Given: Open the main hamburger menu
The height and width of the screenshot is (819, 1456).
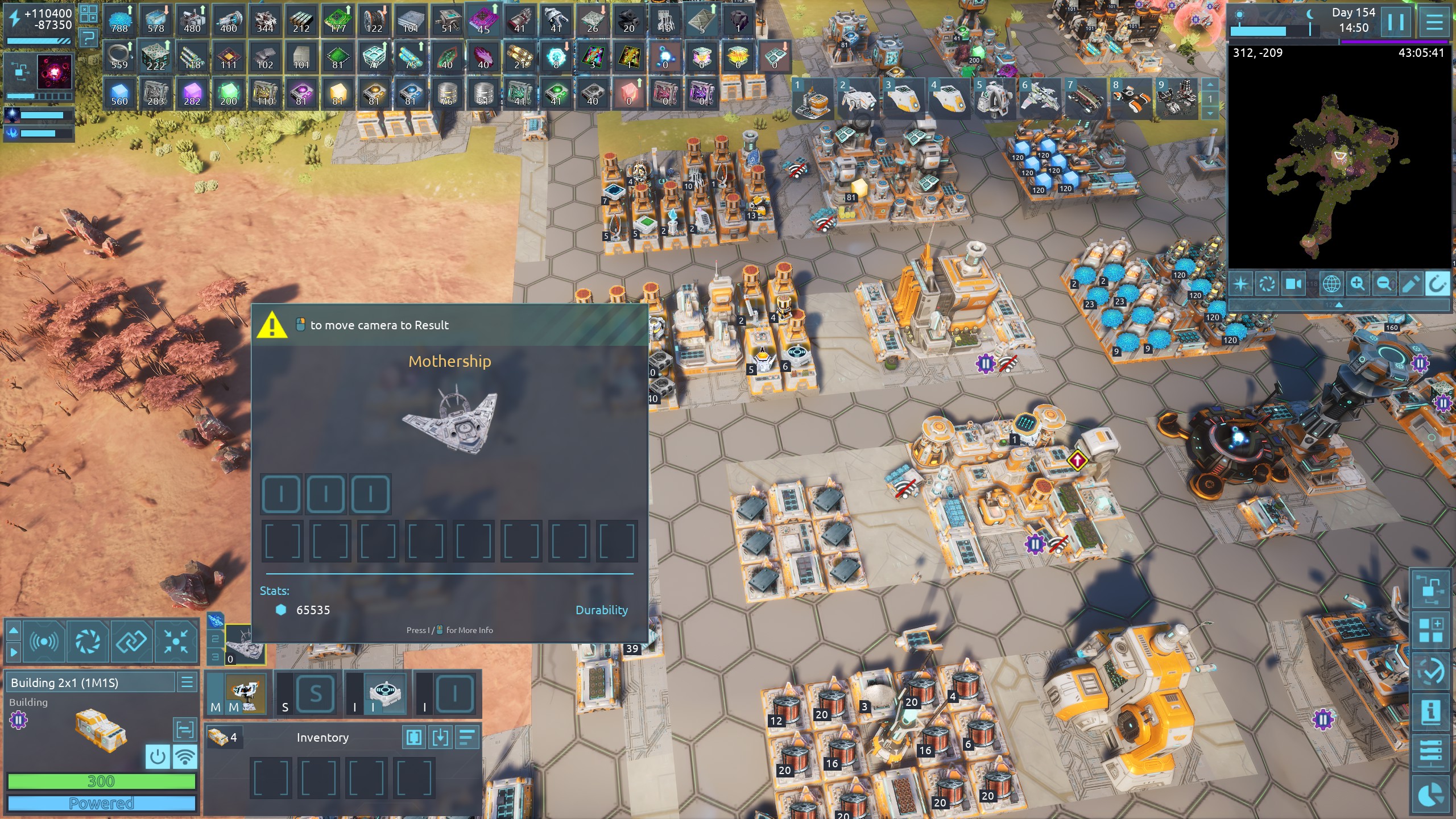Looking at the screenshot, I should pos(1434,22).
